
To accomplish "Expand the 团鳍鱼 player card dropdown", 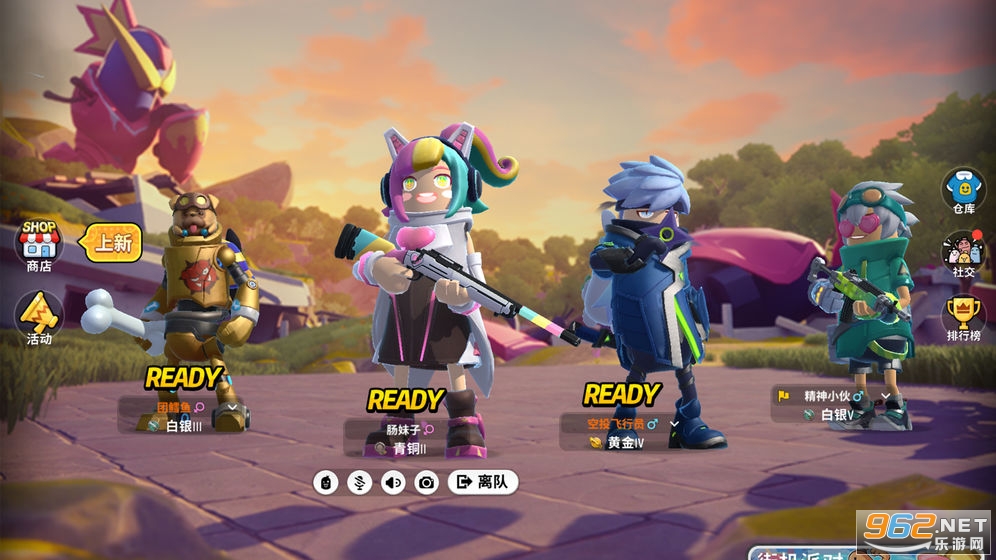I will (233, 407).
